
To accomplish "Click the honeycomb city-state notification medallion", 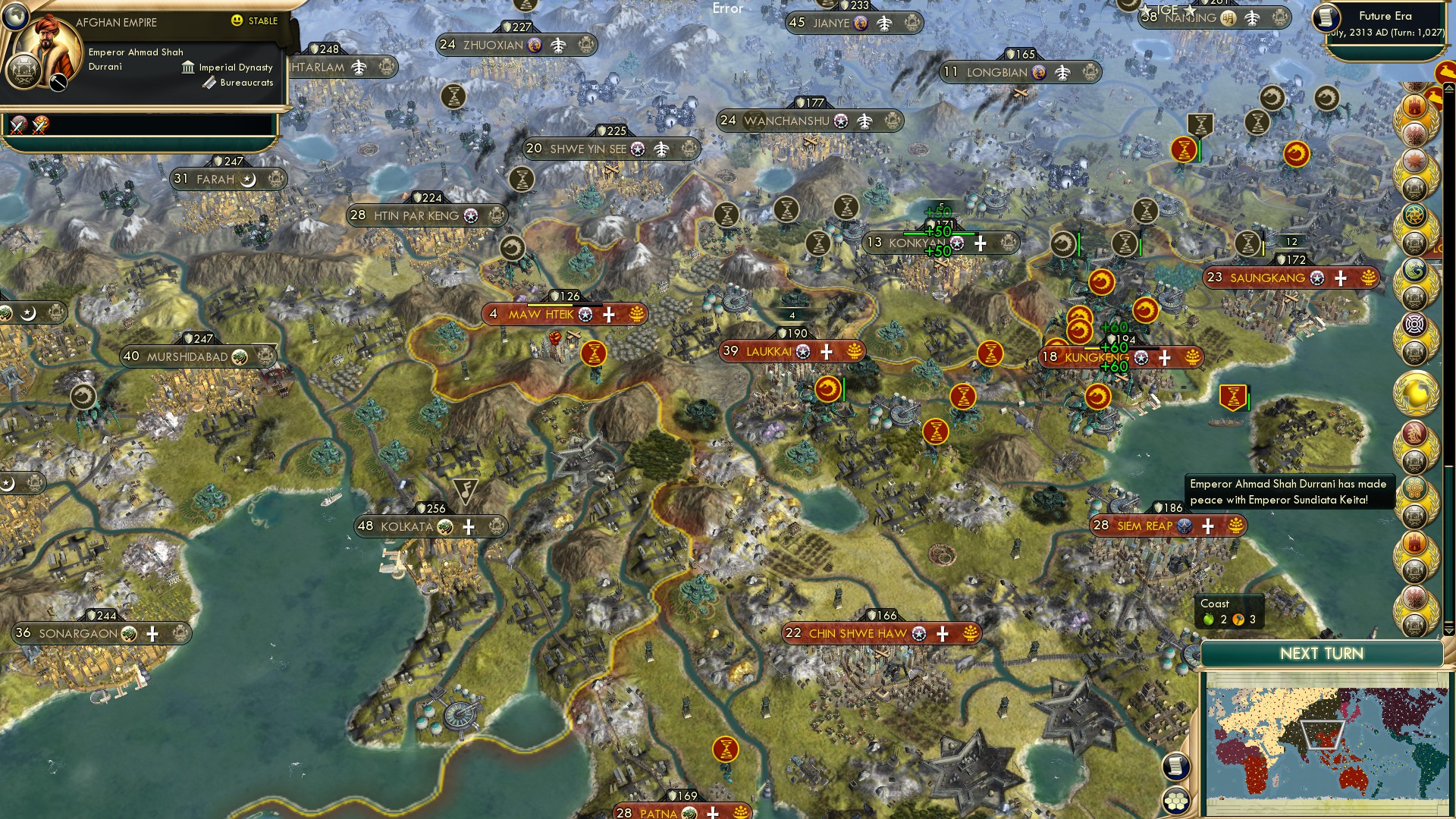I will 1415,487.
